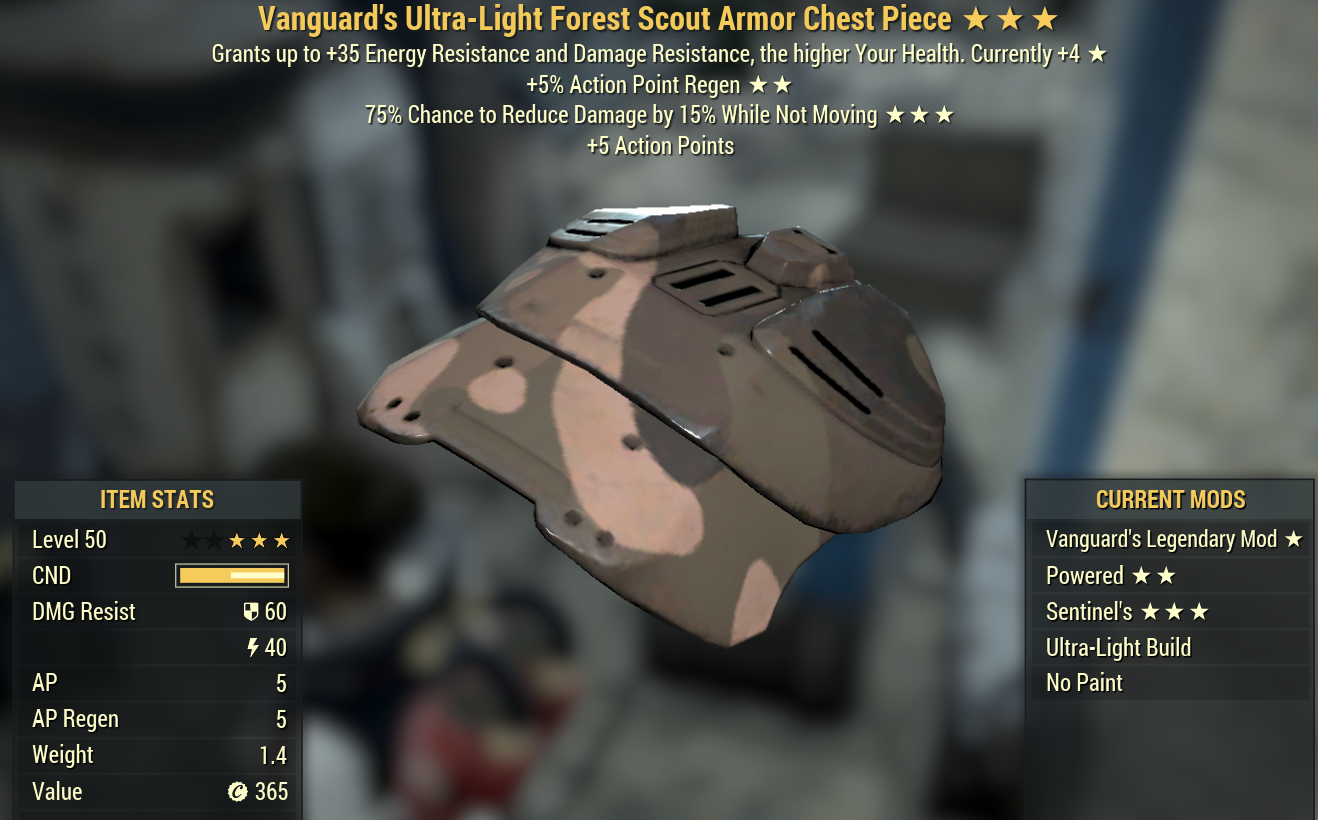Expand the ITEM STATS panel header
The width and height of the screenshot is (1318, 820).
pos(157,499)
